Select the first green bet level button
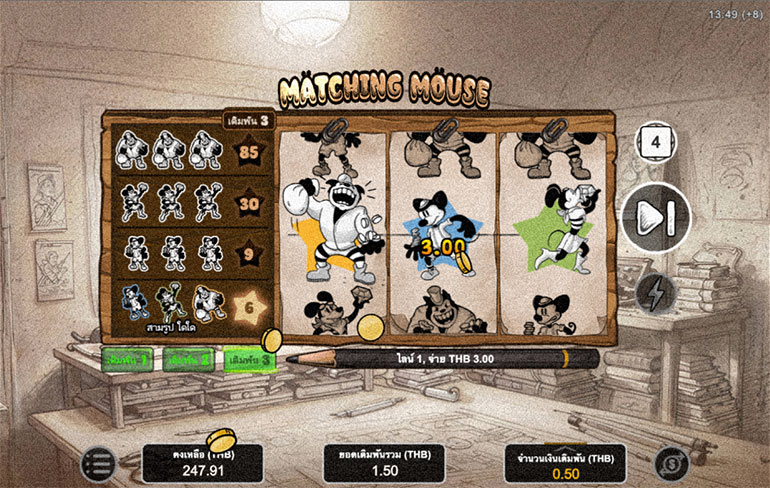Screen dimensions: 770x488 coord(127,359)
